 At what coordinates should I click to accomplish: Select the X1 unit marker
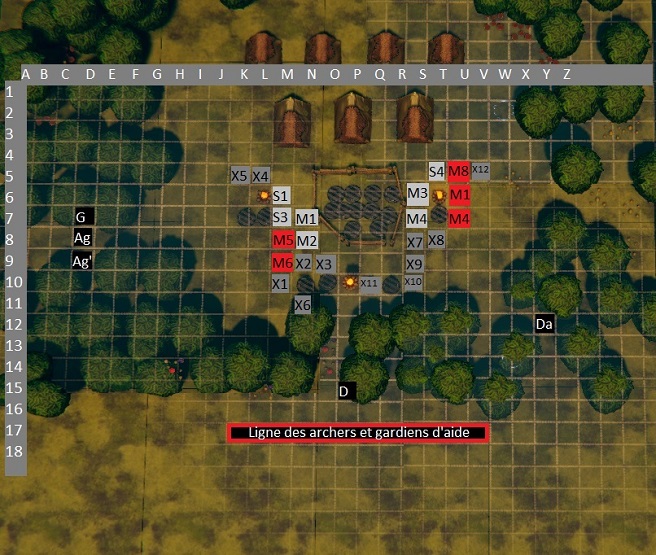tap(281, 284)
